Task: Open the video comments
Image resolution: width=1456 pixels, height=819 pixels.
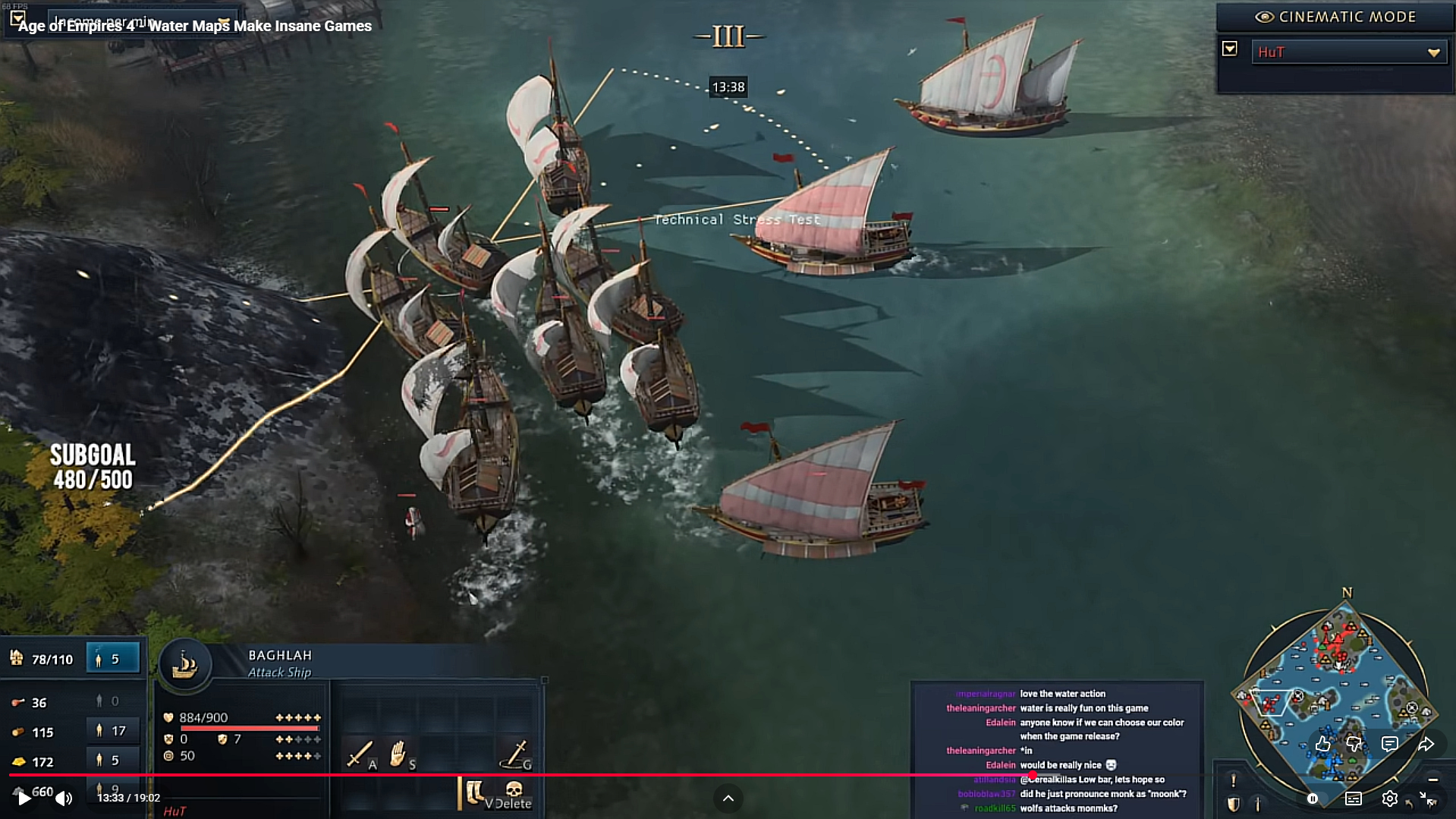Action: click(x=1389, y=744)
